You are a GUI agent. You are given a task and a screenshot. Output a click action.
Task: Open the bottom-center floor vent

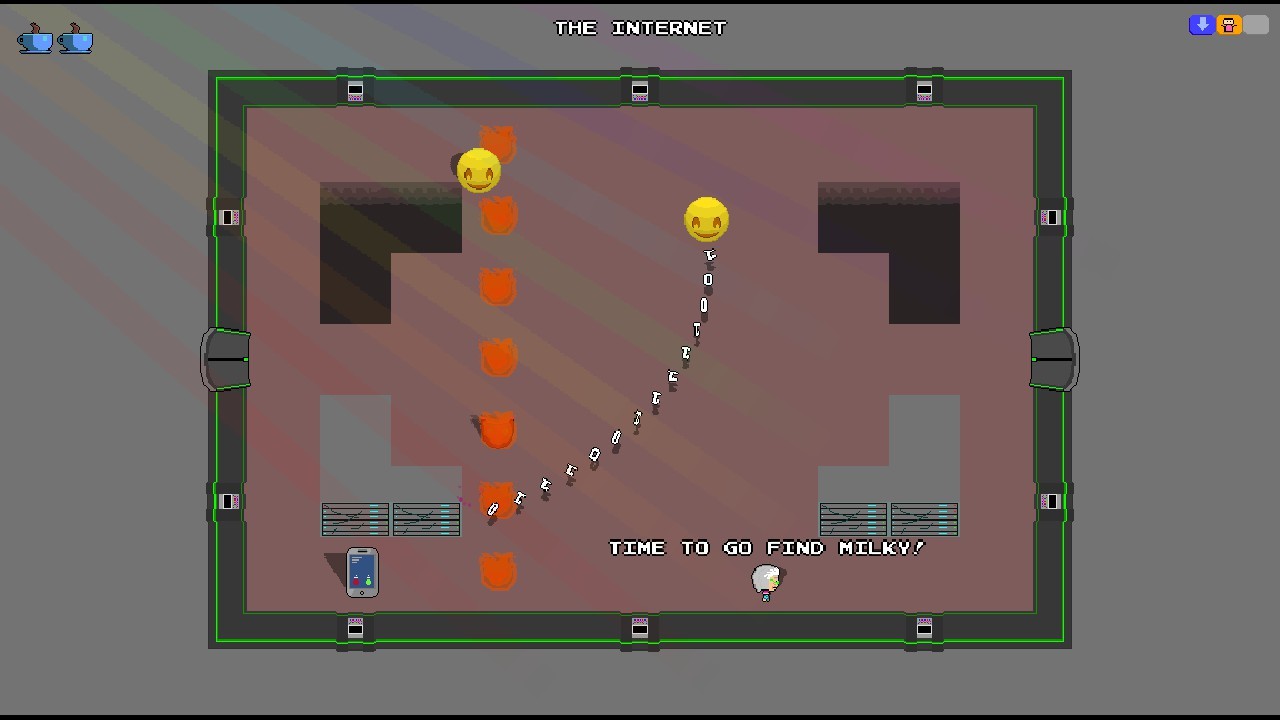coord(639,628)
